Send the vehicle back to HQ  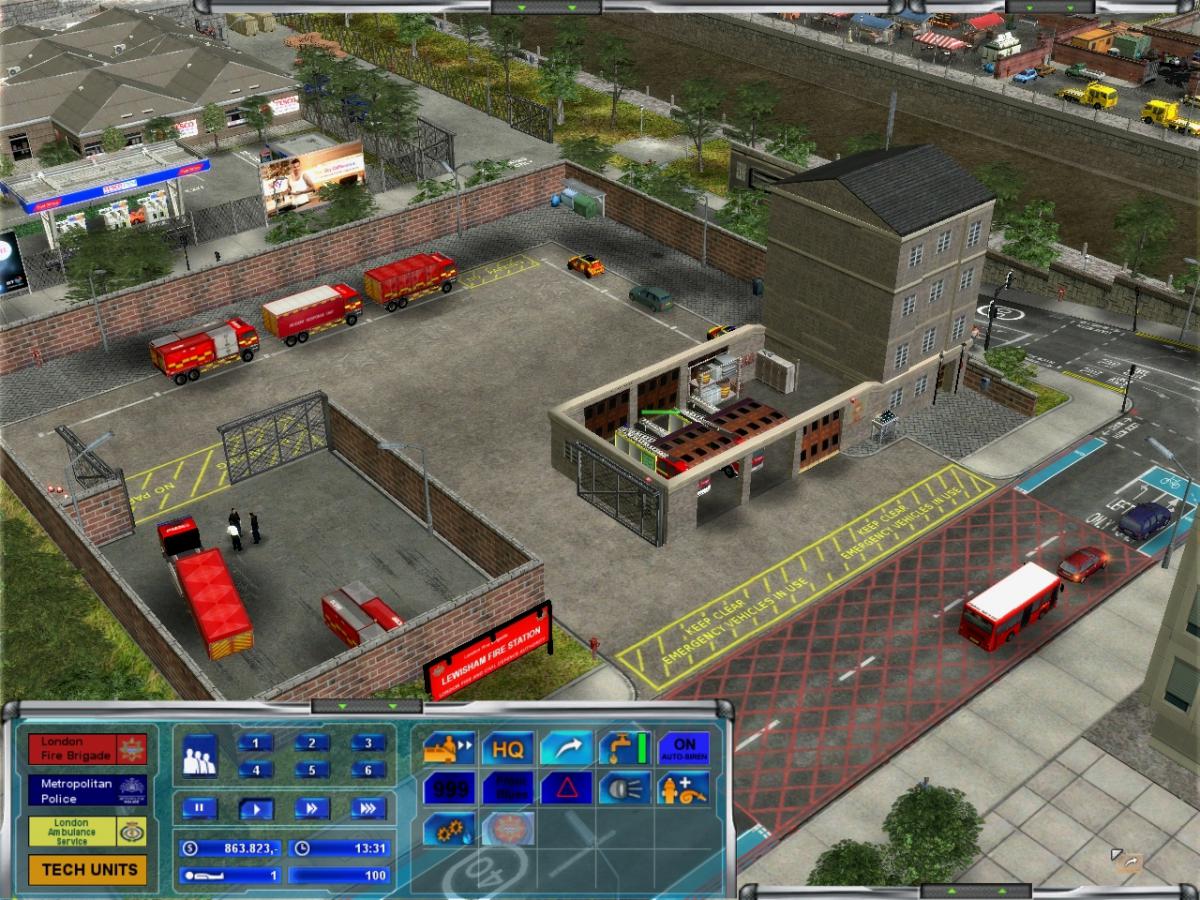pos(508,748)
